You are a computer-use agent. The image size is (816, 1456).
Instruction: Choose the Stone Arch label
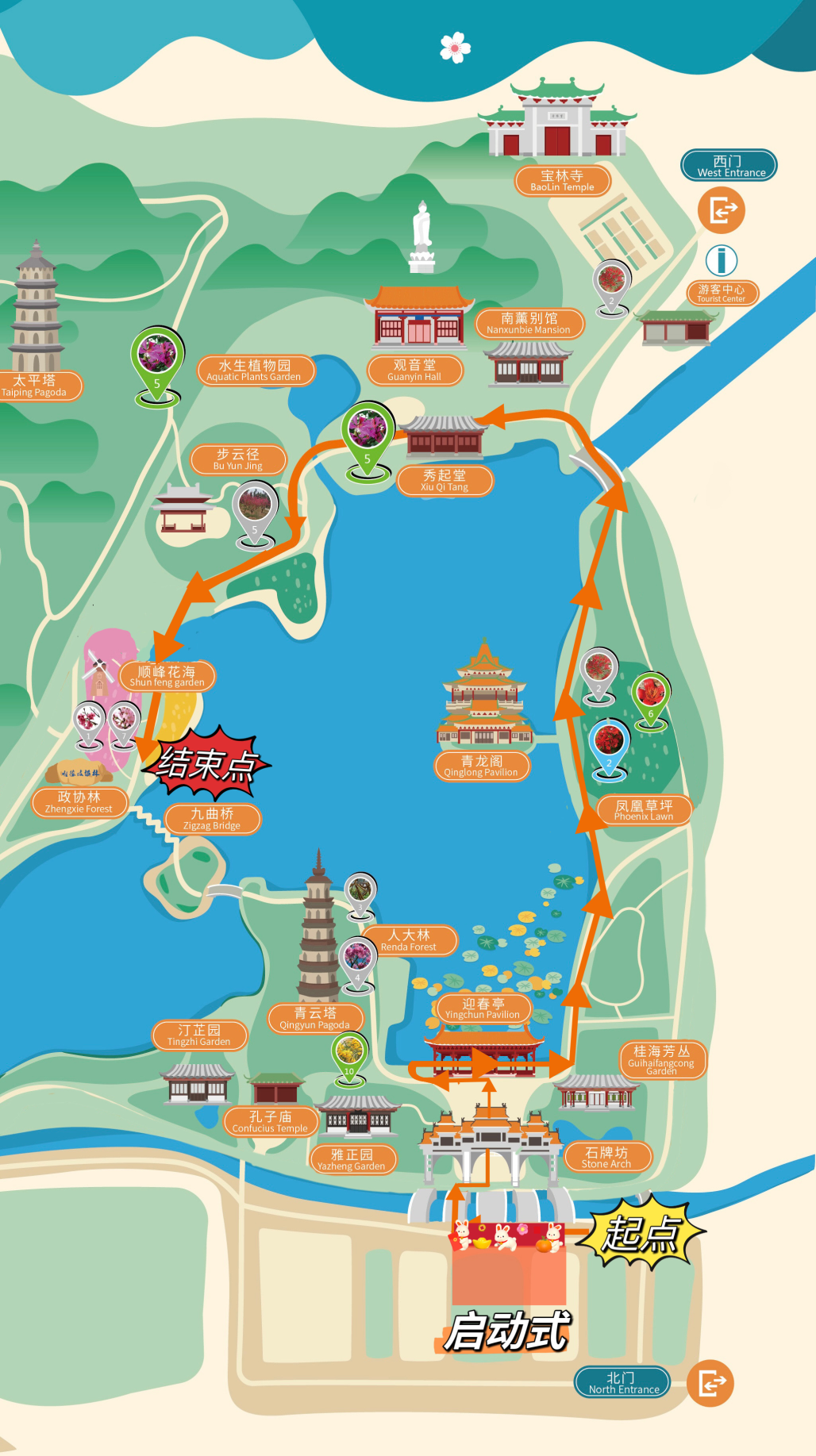[606, 1158]
